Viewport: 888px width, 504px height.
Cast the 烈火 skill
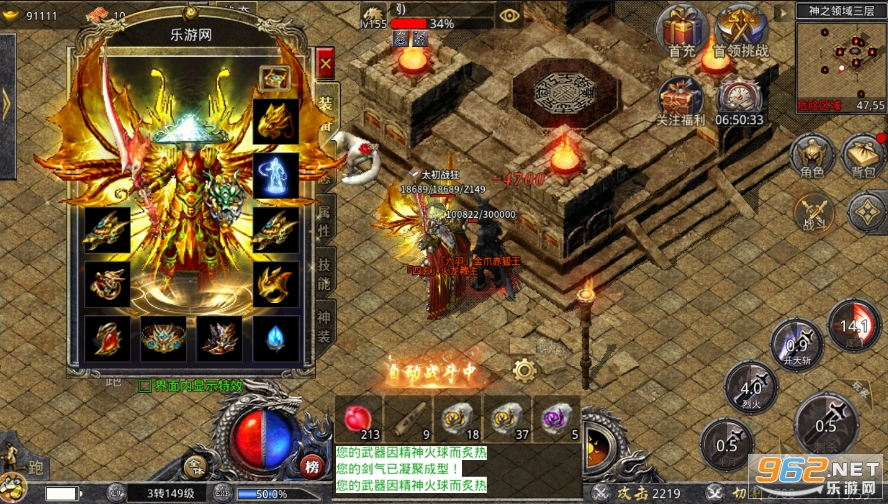pyautogui.click(x=743, y=388)
